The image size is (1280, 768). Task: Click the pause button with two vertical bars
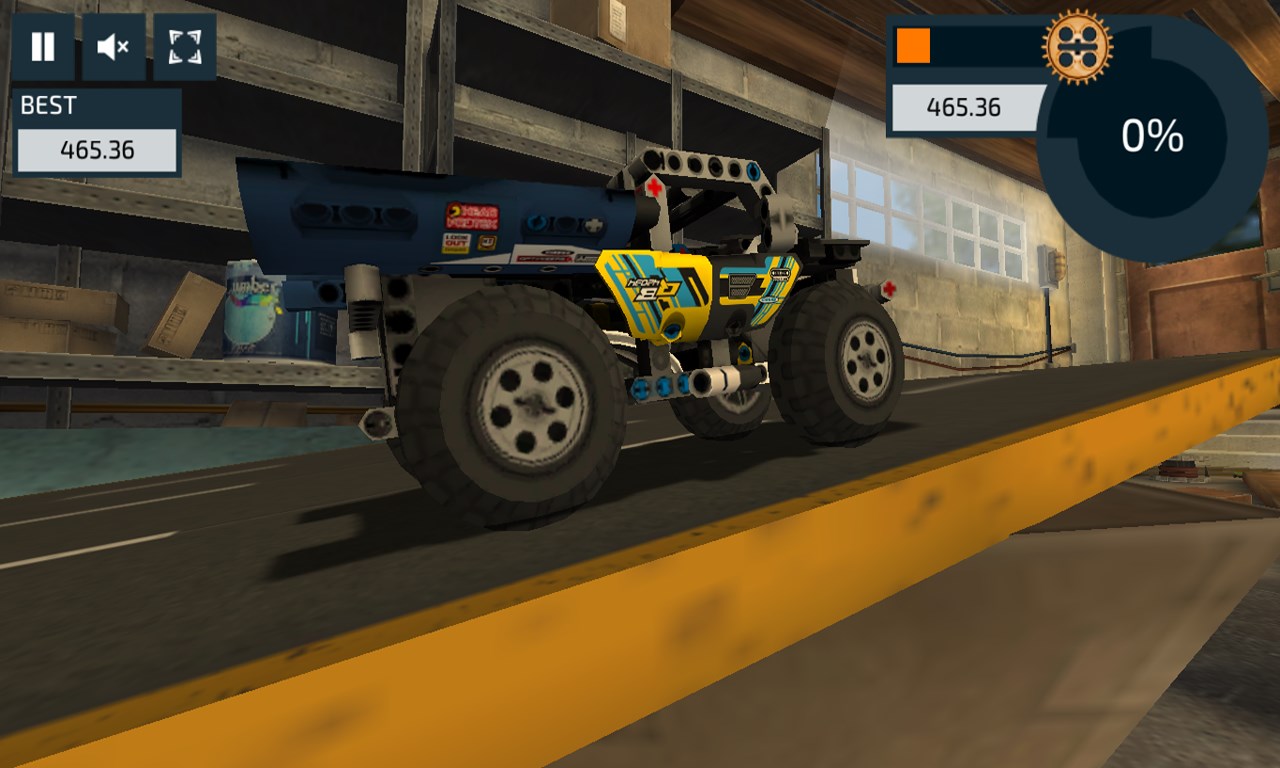(x=40, y=44)
